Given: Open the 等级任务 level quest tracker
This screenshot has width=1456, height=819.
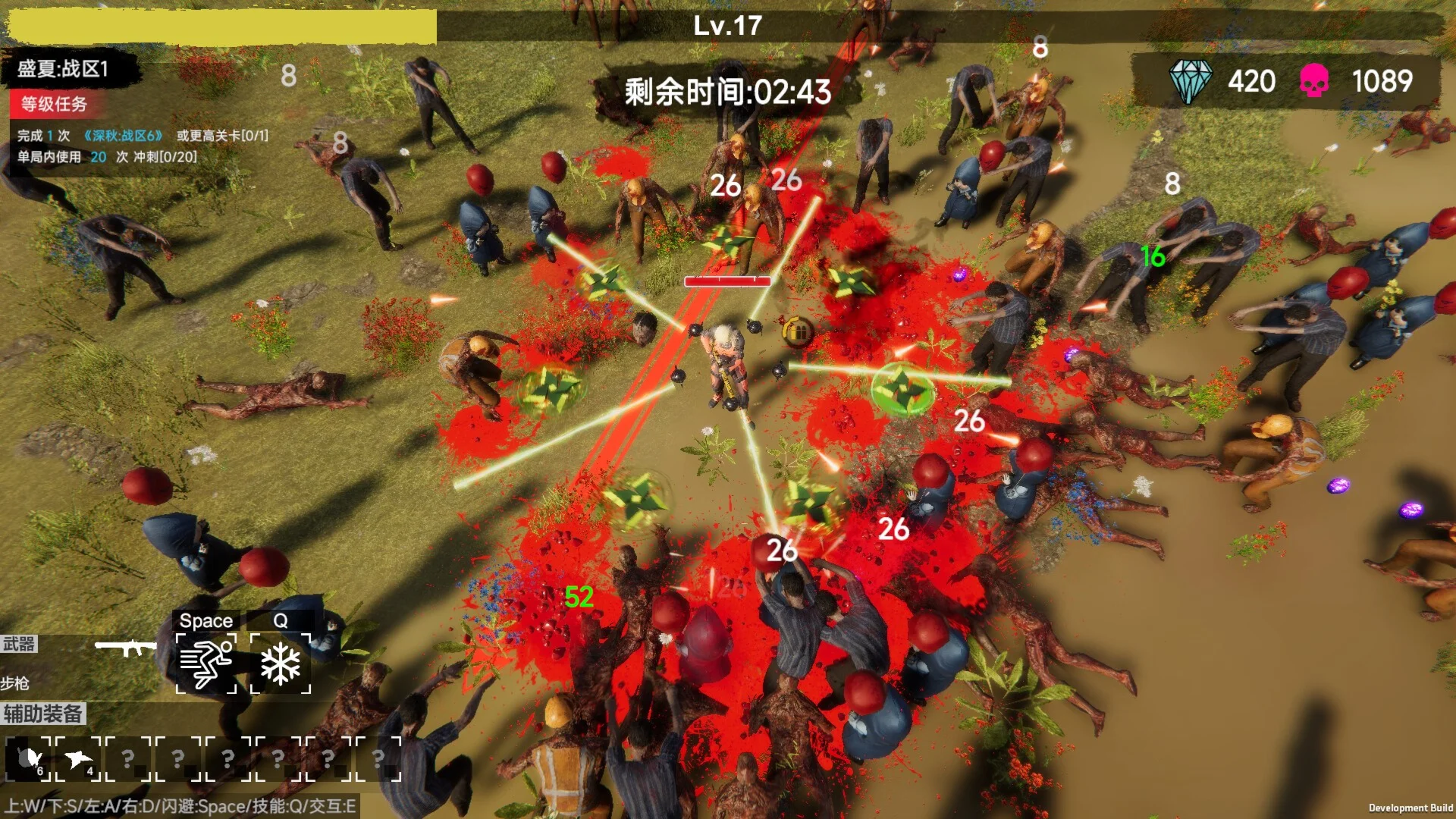Looking at the screenshot, I should pos(53,104).
